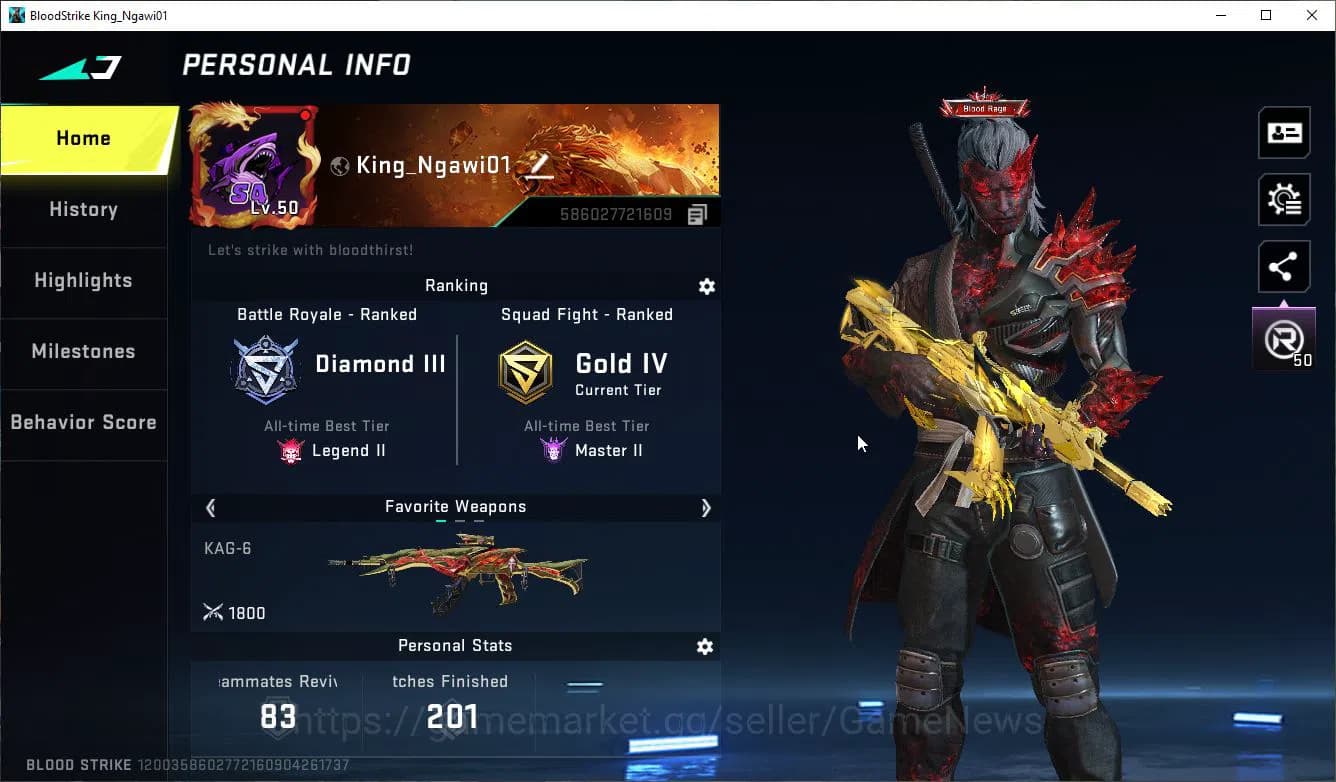Open the Ranking settings gear
This screenshot has width=1336, height=782.
pyautogui.click(x=707, y=286)
